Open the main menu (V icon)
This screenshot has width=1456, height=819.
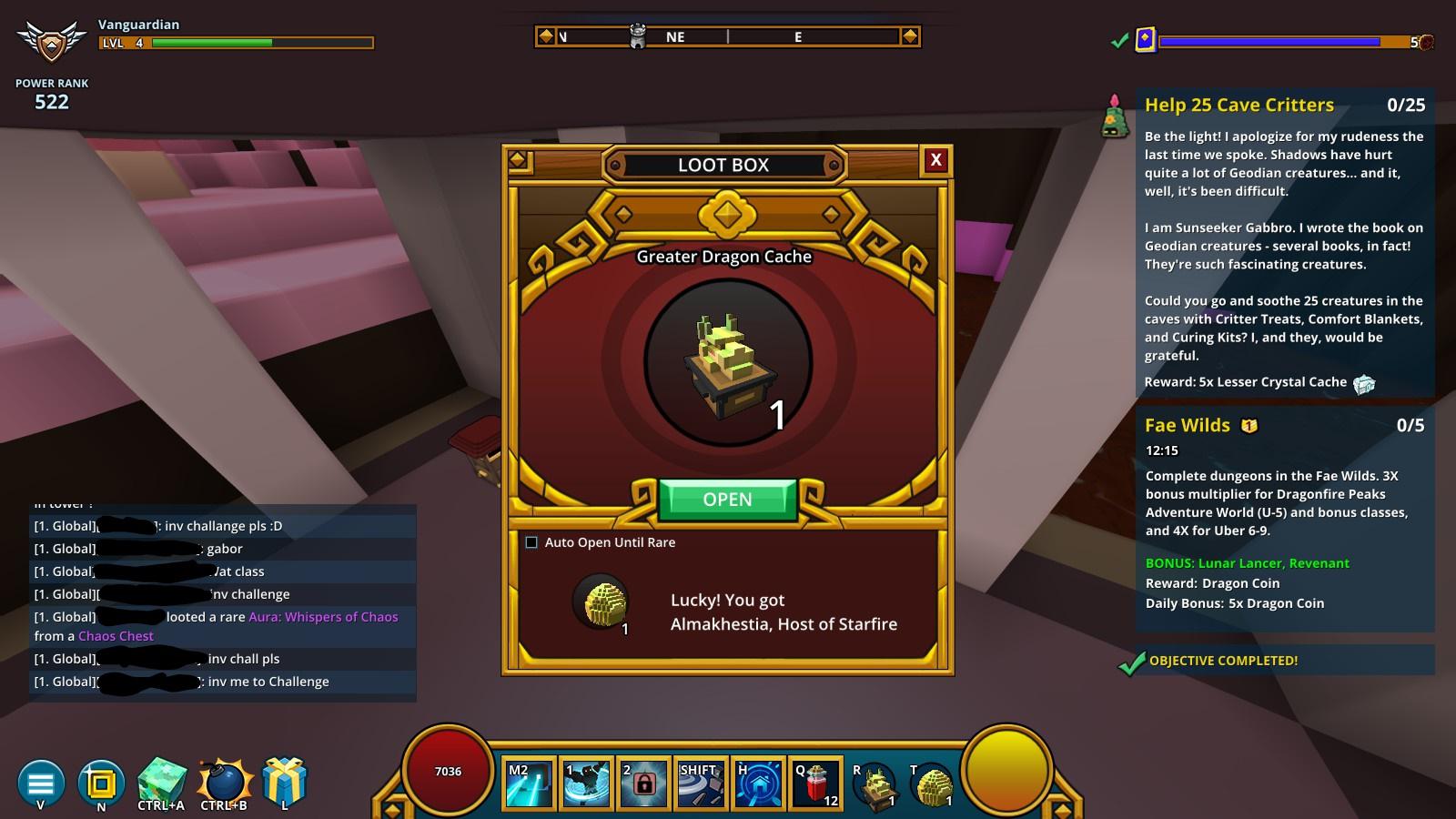40,783
